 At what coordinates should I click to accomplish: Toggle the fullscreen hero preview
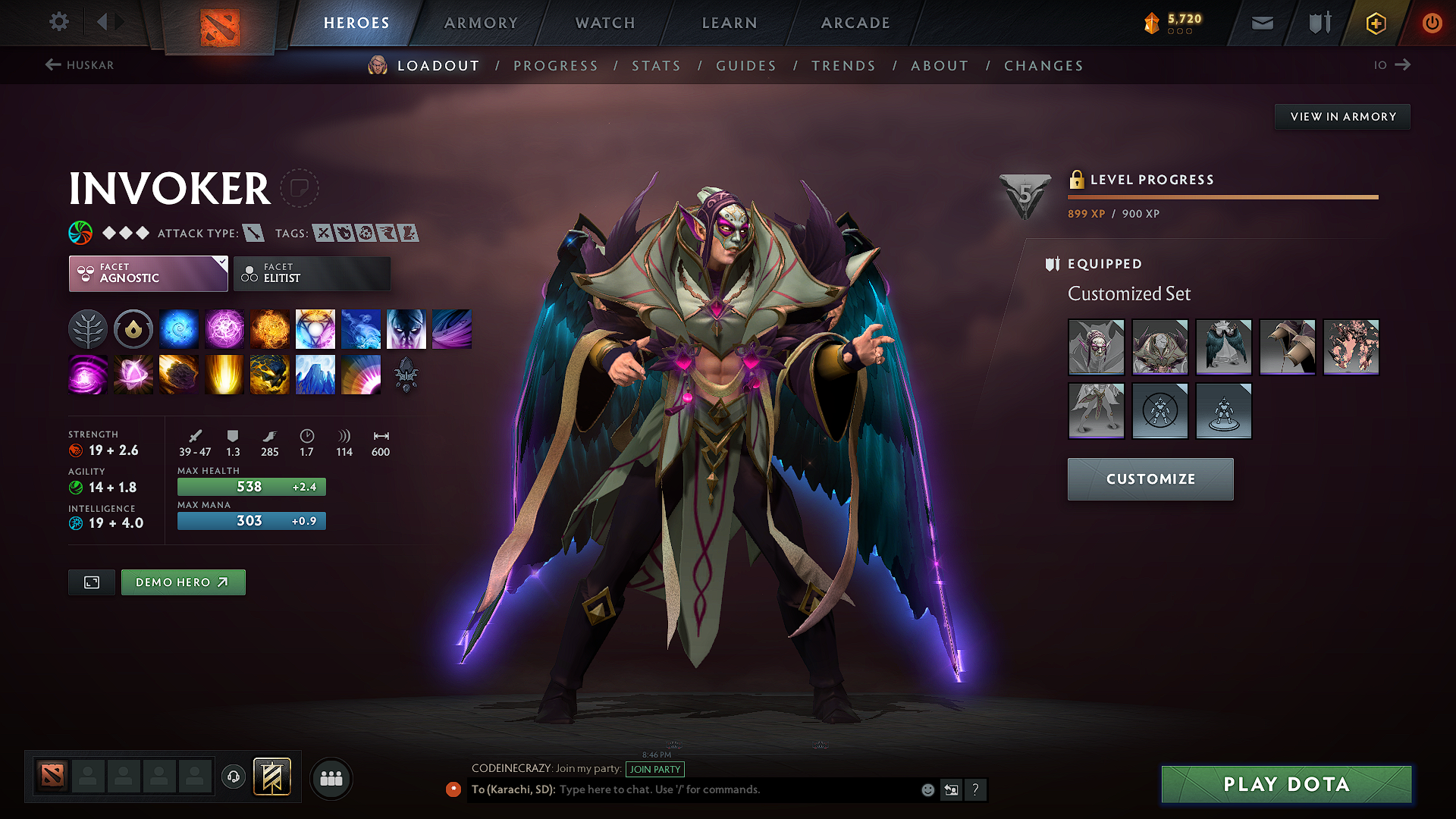91,582
